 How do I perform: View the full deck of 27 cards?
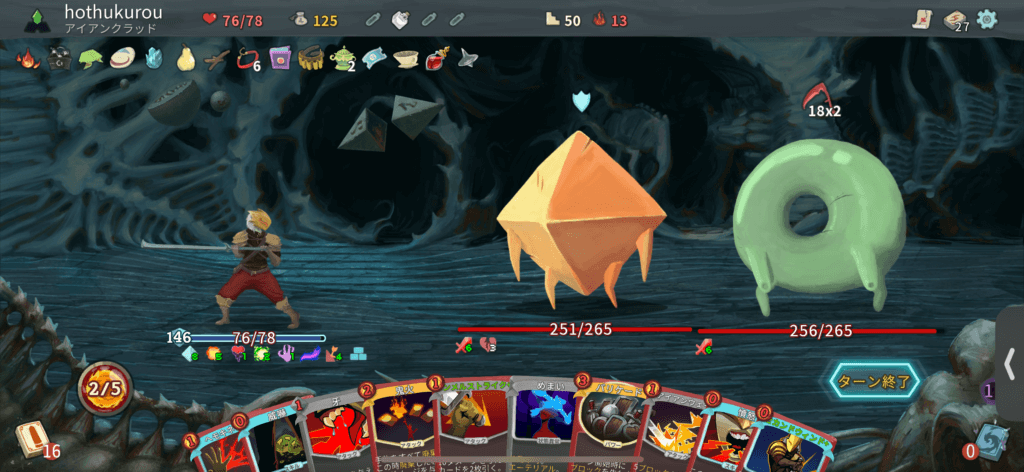pos(955,20)
